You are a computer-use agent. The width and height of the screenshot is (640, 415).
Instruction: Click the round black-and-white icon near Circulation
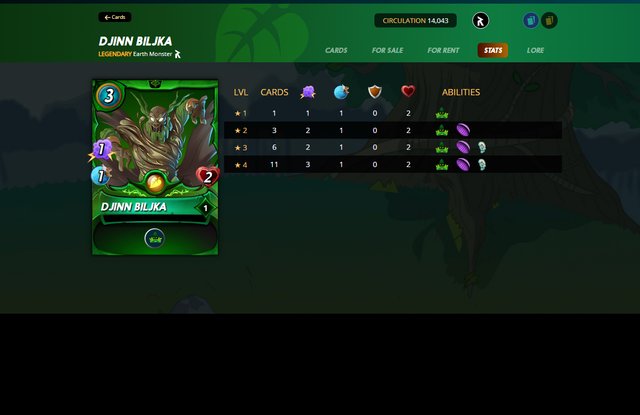(x=481, y=20)
